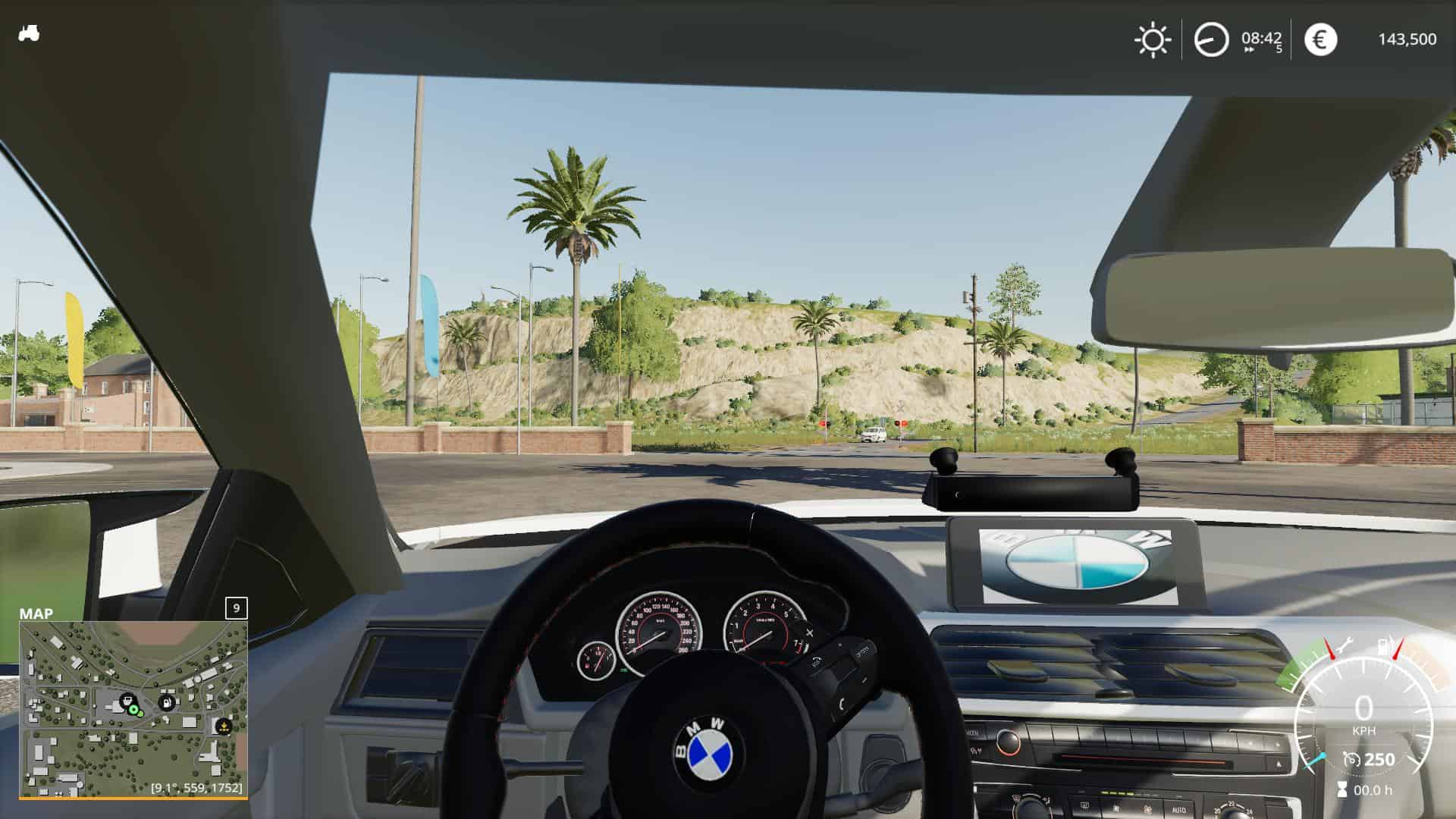Open the minimap
Screen dimensions: 1456x819
133,708
